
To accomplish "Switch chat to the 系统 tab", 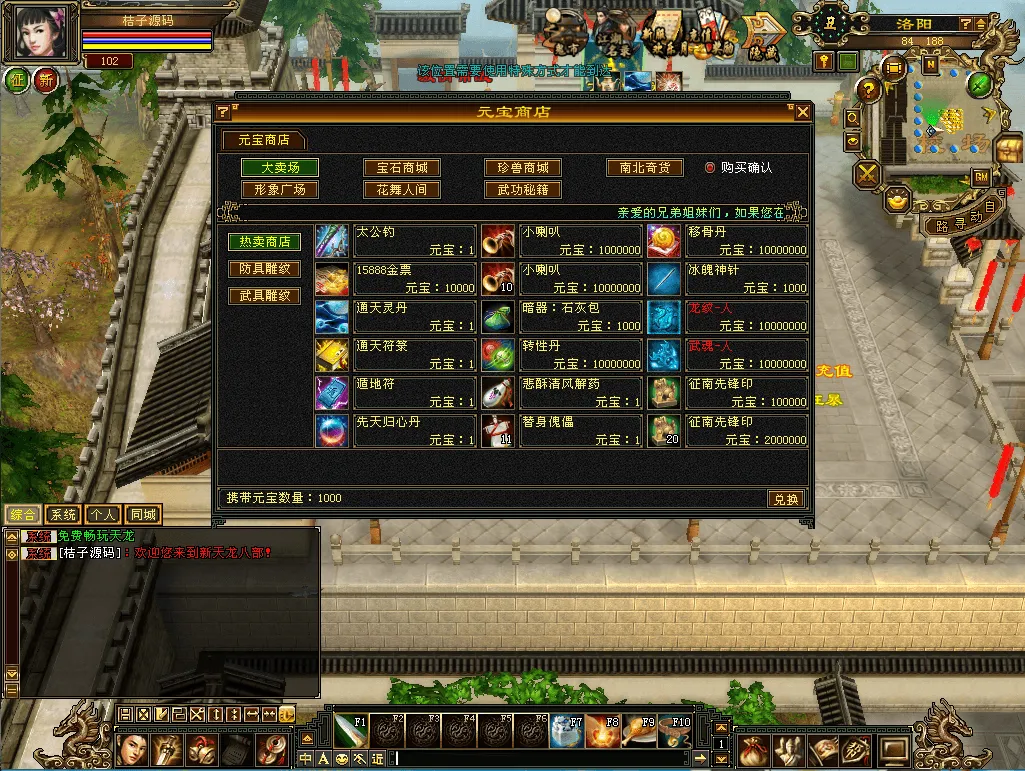I will pos(63,515).
